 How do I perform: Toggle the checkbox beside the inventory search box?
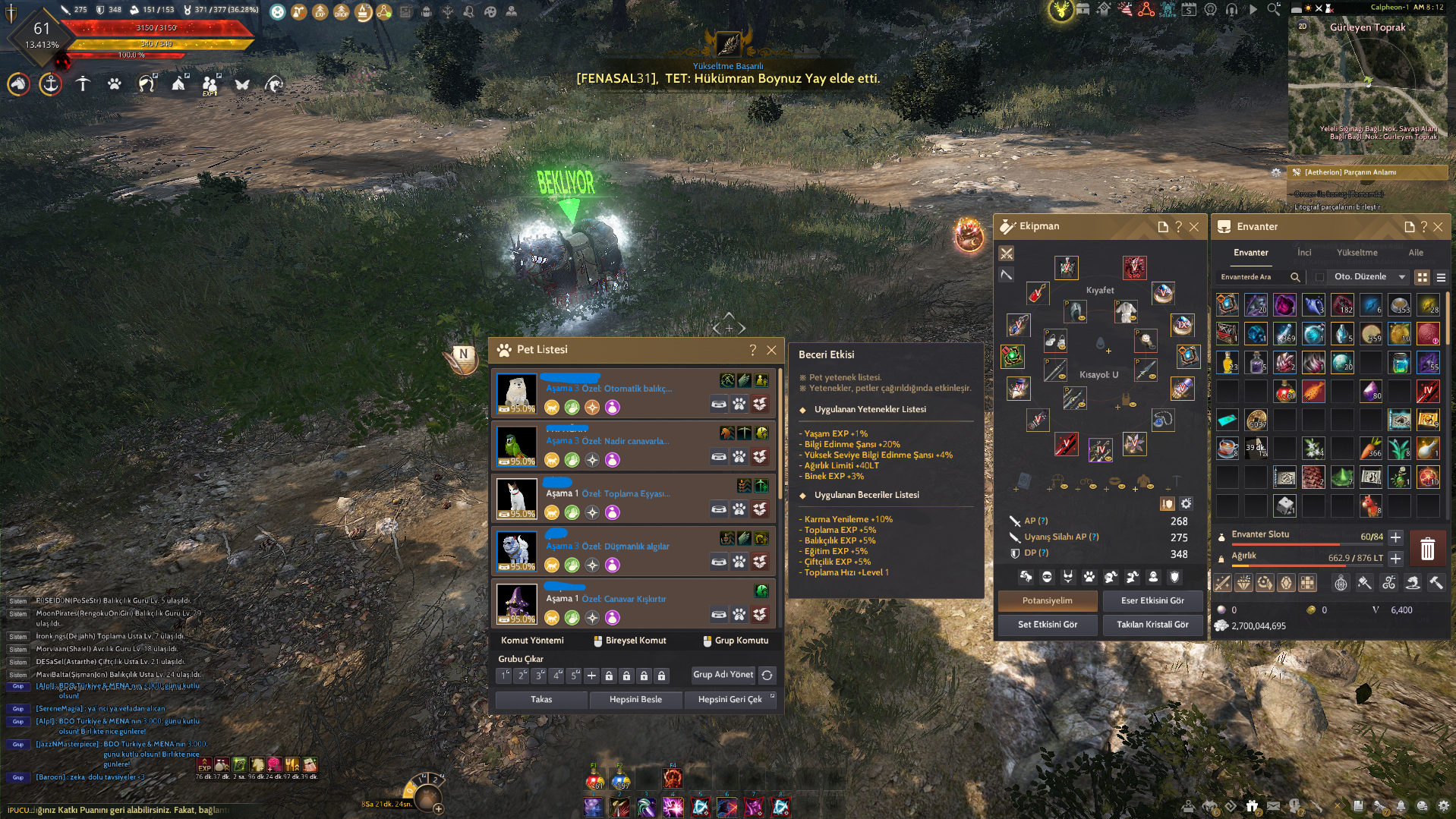(1318, 277)
